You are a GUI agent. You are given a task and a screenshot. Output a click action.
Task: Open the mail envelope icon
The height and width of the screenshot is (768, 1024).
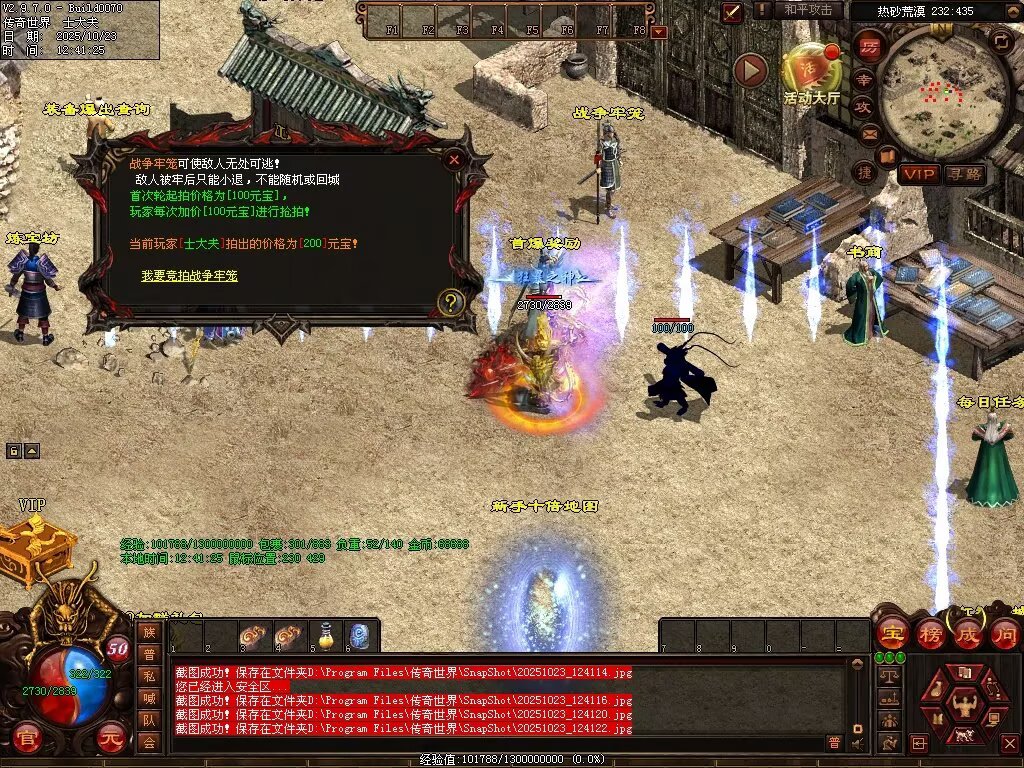click(868, 134)
